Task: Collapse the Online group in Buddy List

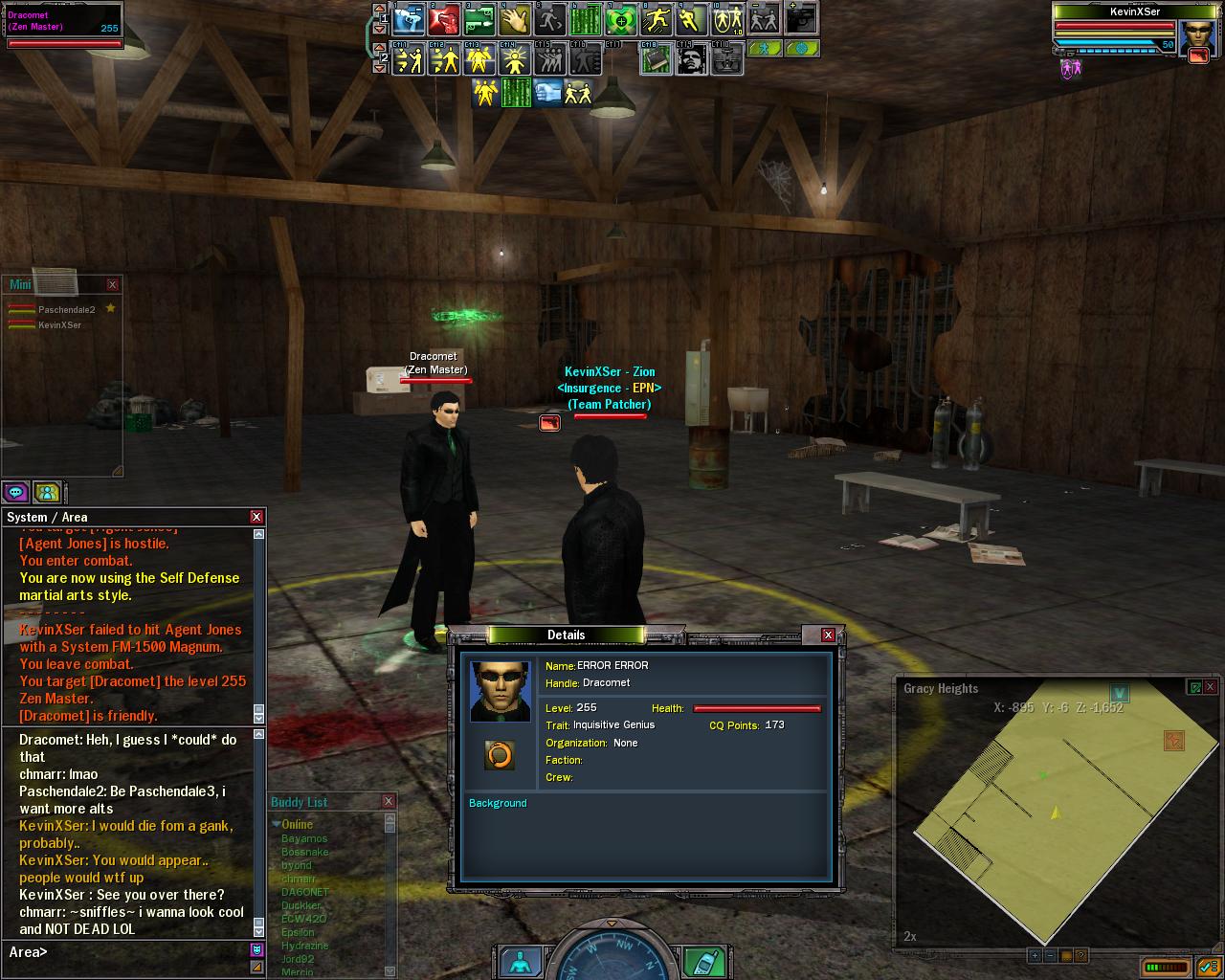Action: point(277,824)
